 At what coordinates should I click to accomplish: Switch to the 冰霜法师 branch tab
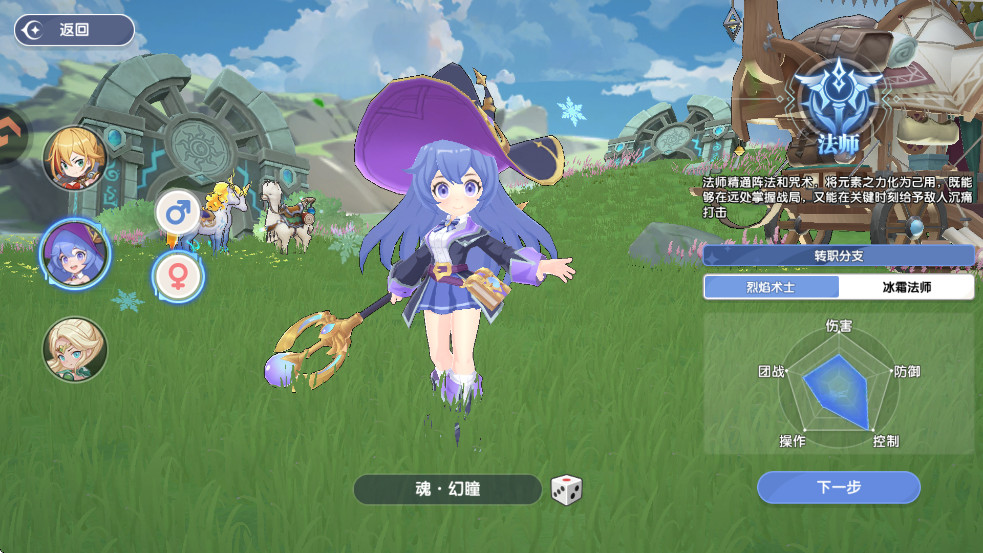906,288
